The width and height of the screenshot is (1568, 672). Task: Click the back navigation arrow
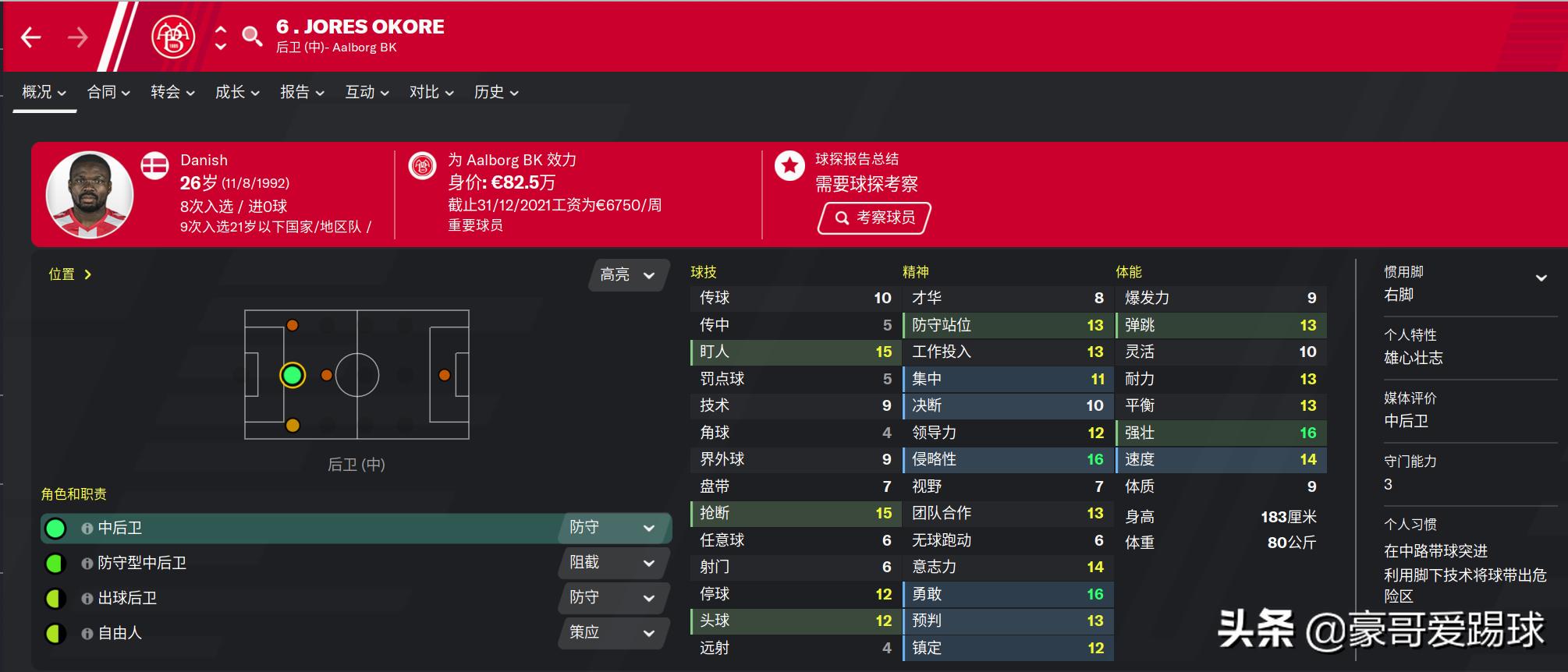click(x=31, y=37)
